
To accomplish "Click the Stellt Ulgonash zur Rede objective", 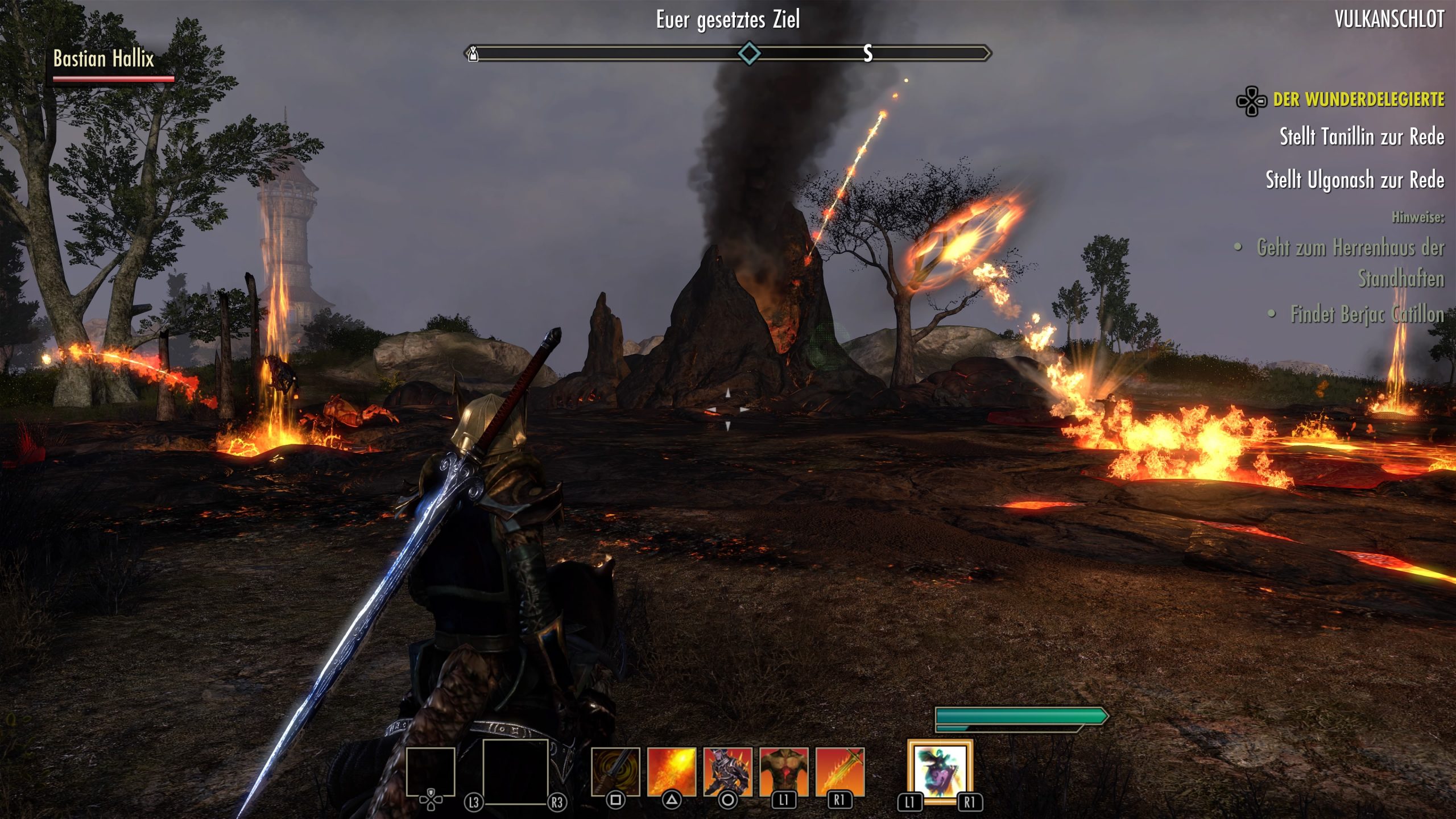I will (x=1354, y=180).
